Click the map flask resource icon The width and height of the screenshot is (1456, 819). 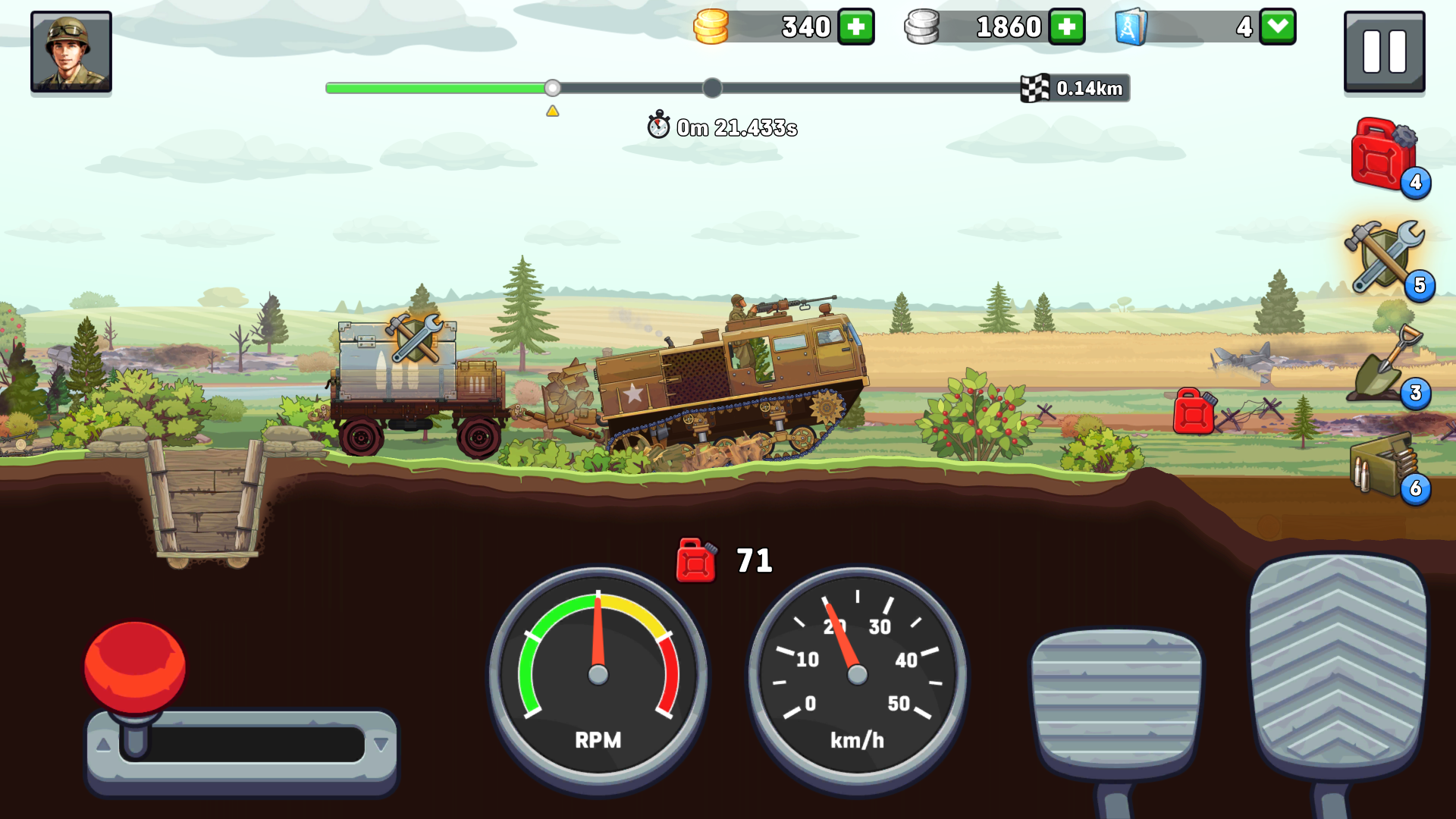point(1132,26)
